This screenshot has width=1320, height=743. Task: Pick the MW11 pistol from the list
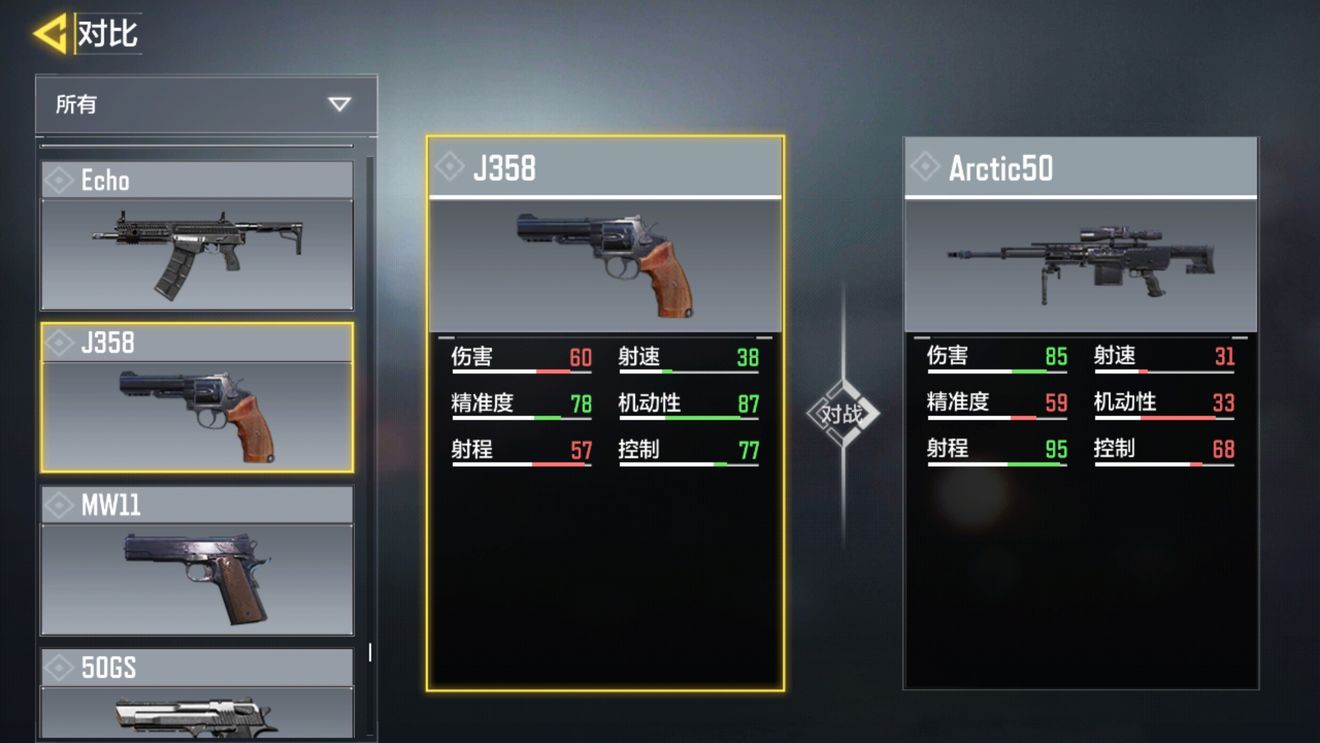click(x=197, y=560)
